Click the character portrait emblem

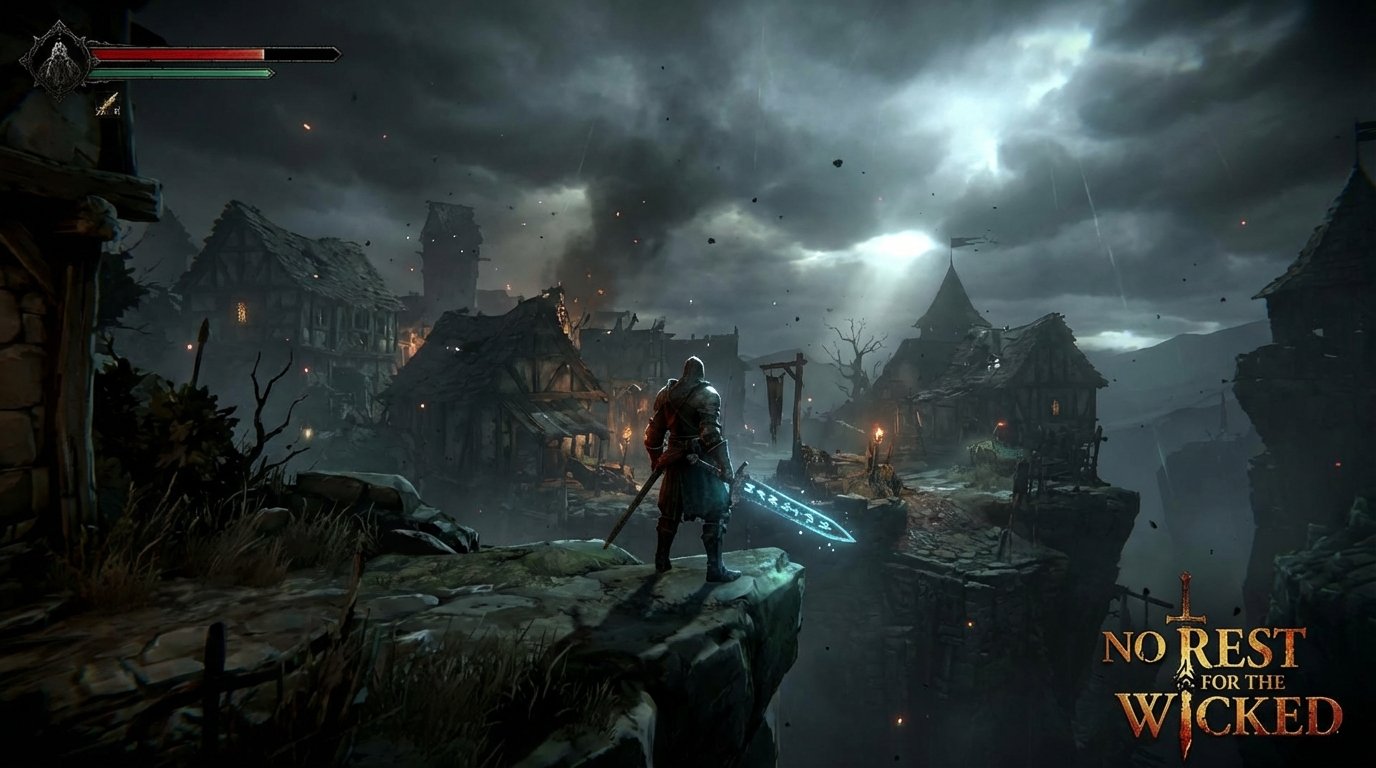(57, 63)
